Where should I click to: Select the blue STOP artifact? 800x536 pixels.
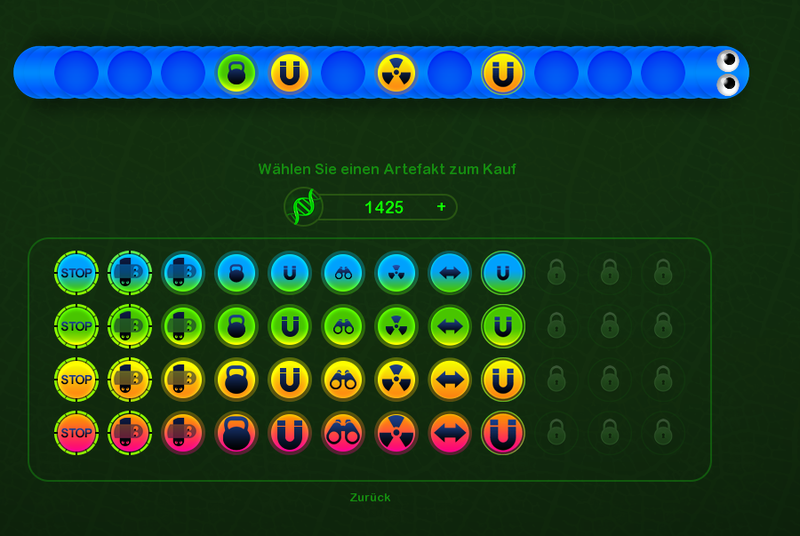(x=76, y=272)
